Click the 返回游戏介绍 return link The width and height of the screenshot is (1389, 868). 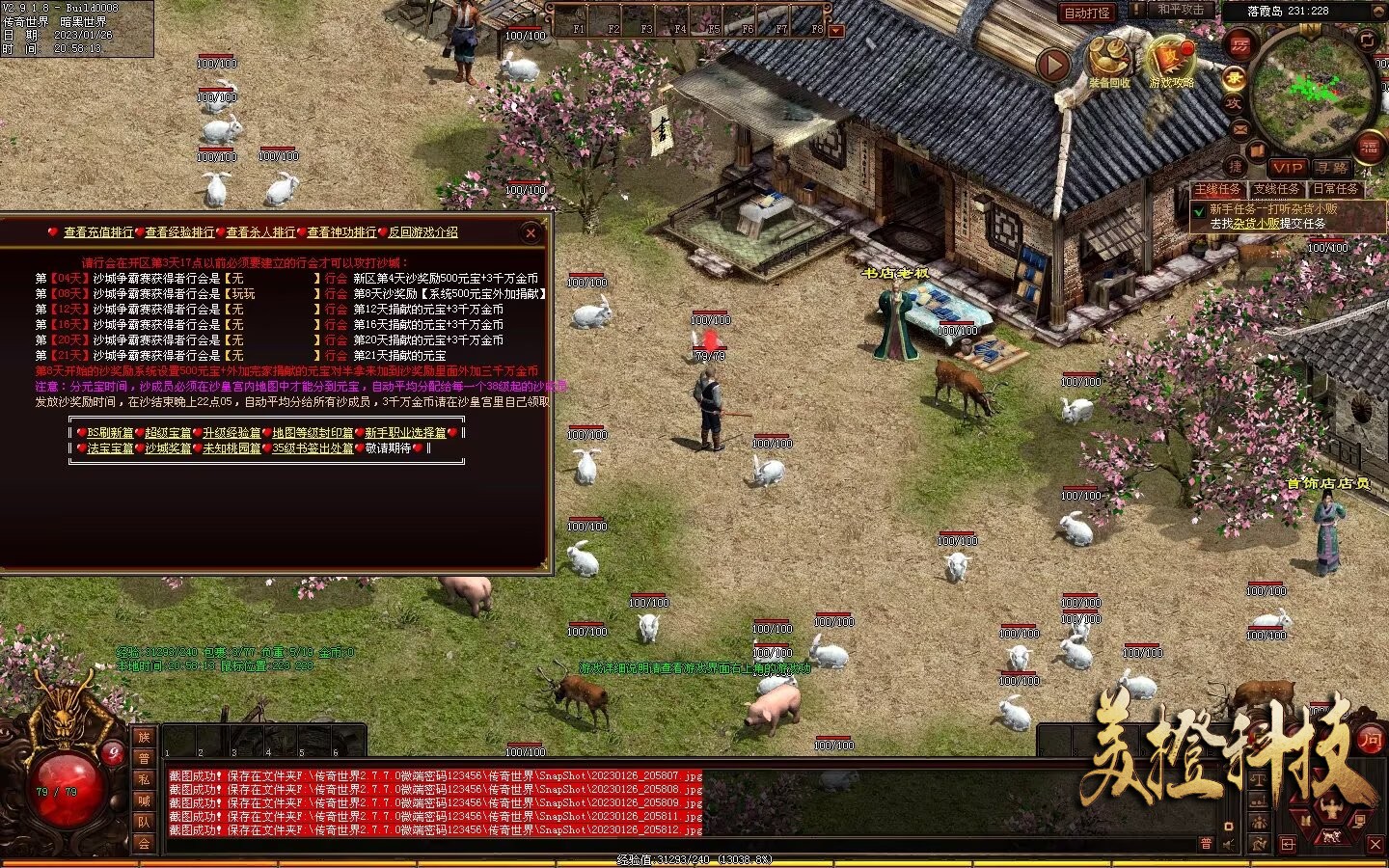[422, 232]
